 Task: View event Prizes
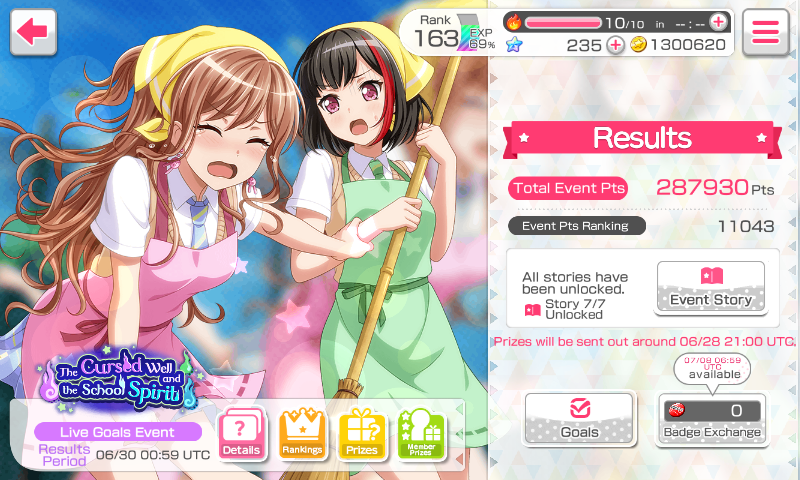(x=362, y=434)
